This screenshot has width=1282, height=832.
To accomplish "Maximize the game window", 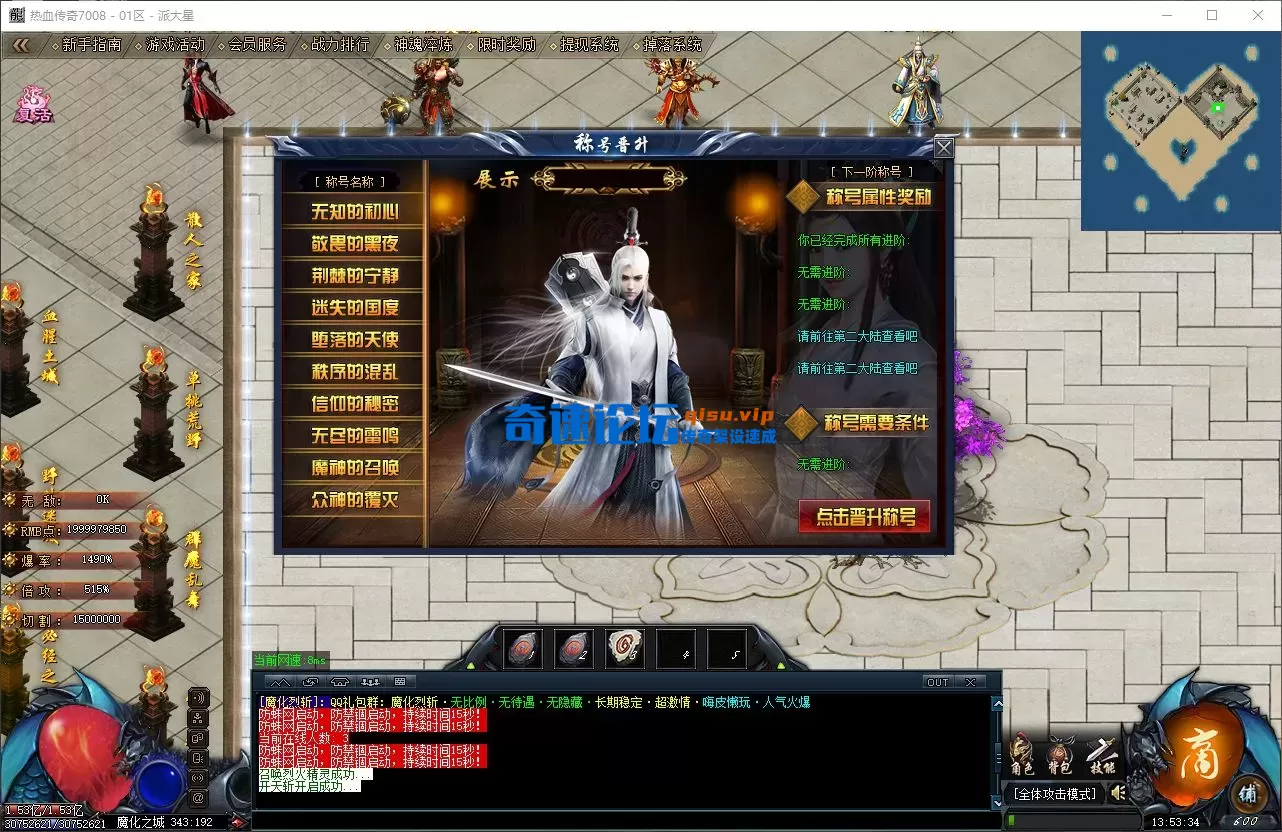I will [1212, 15].
